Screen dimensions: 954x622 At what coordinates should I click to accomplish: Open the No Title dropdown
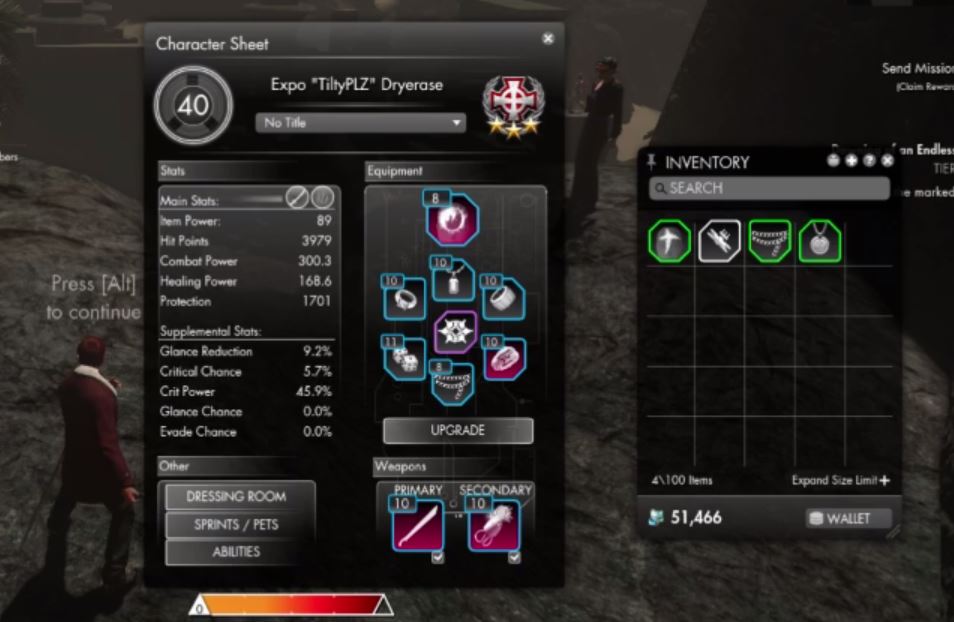coord(361,123)
